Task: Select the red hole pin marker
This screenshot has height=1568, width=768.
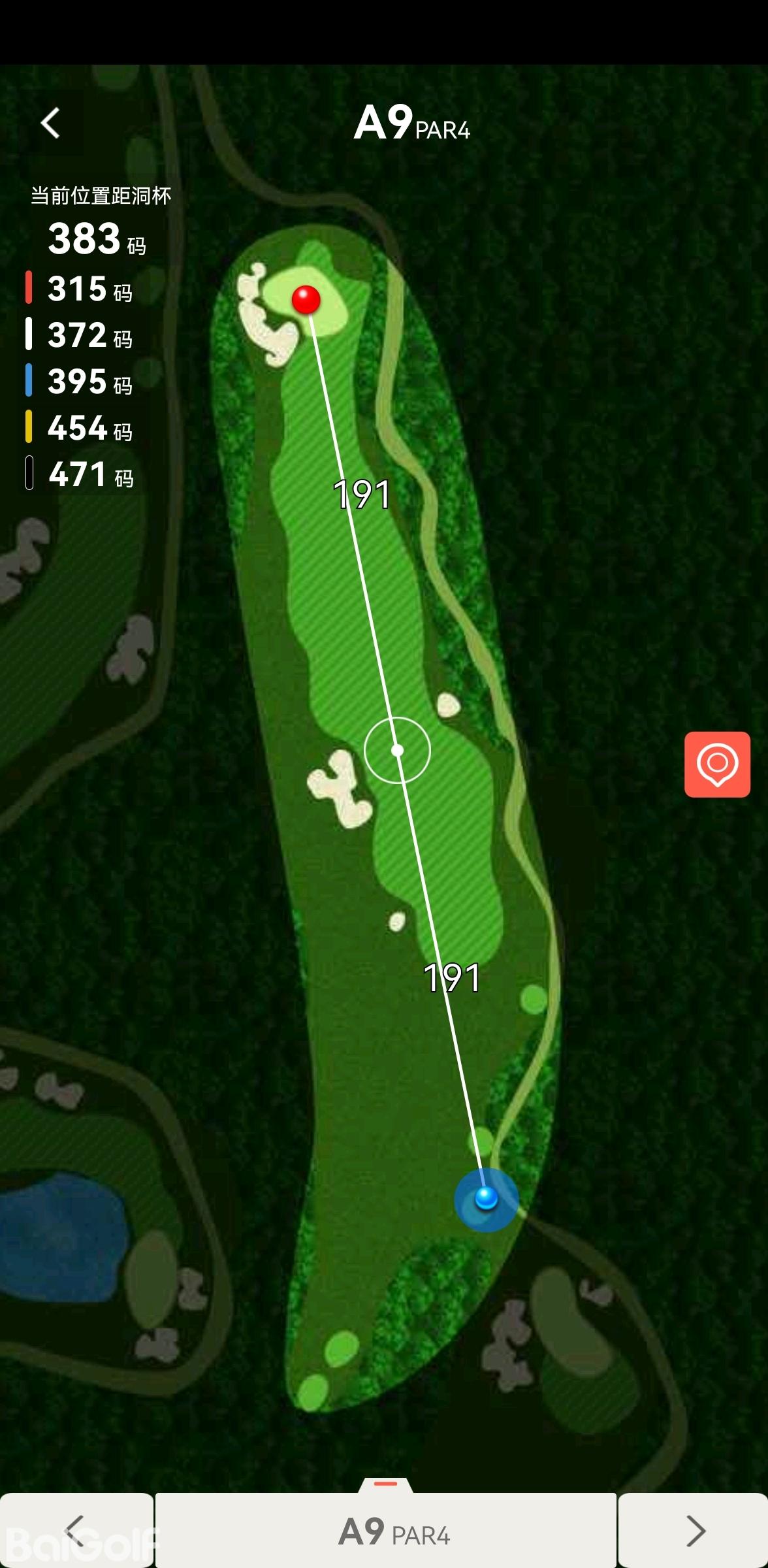Action: pyautogui.click(x=306, y=300)
